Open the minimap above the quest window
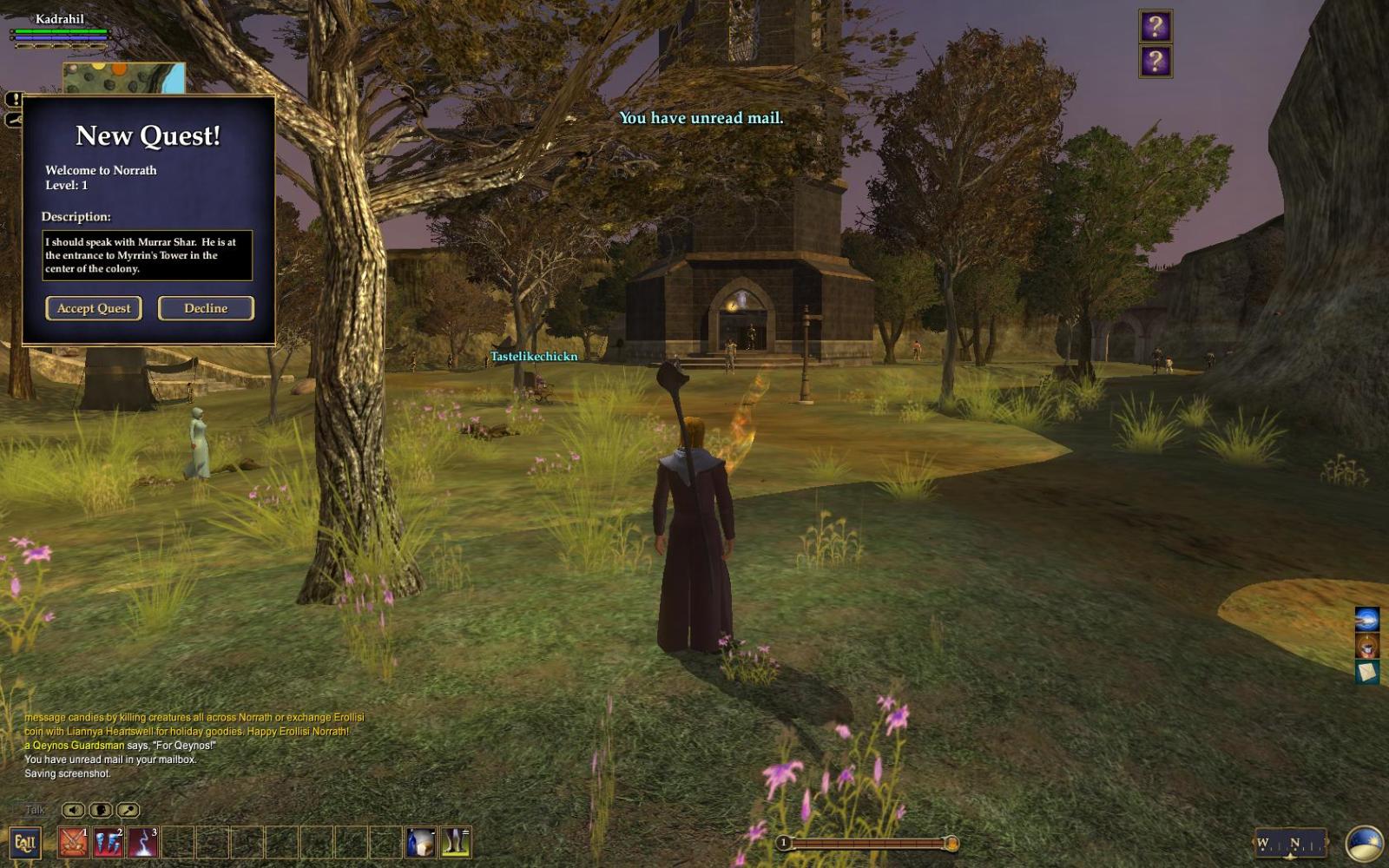The height and width of the screenshot is (868, 1389). click(x=123, y=78)
